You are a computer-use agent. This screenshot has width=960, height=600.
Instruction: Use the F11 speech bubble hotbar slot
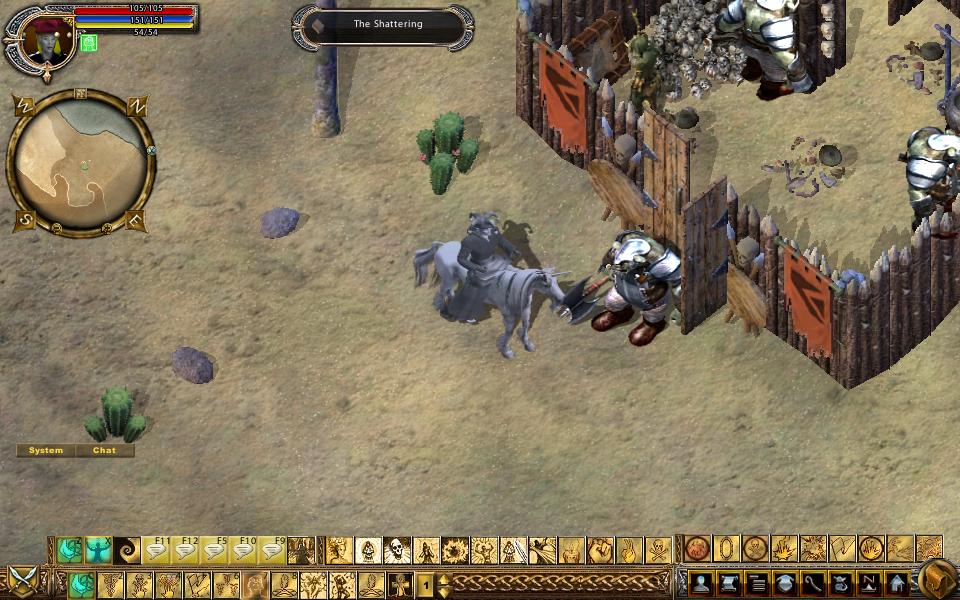pos(157,550)
